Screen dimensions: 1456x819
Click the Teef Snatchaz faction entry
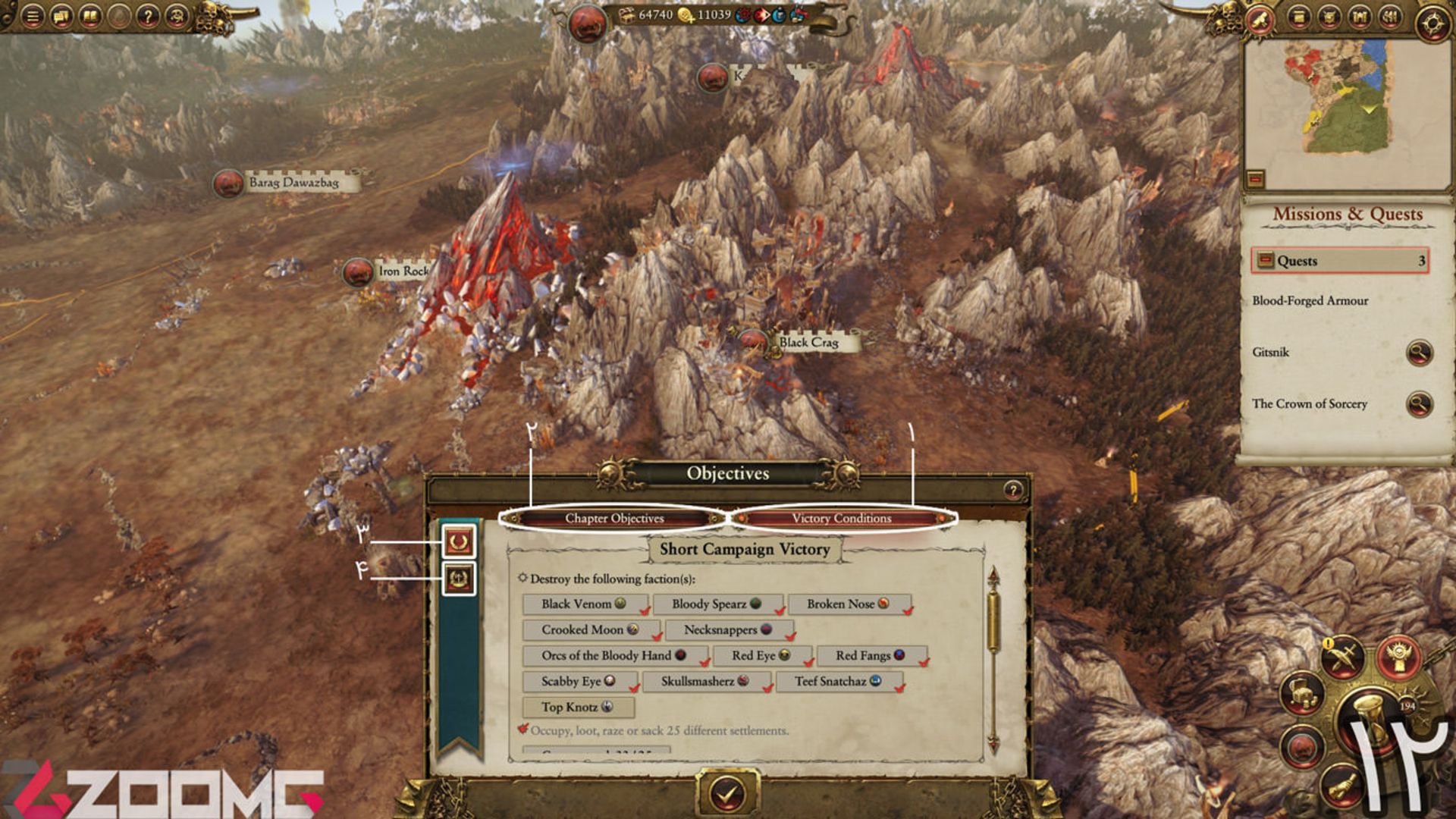[837, 681]
